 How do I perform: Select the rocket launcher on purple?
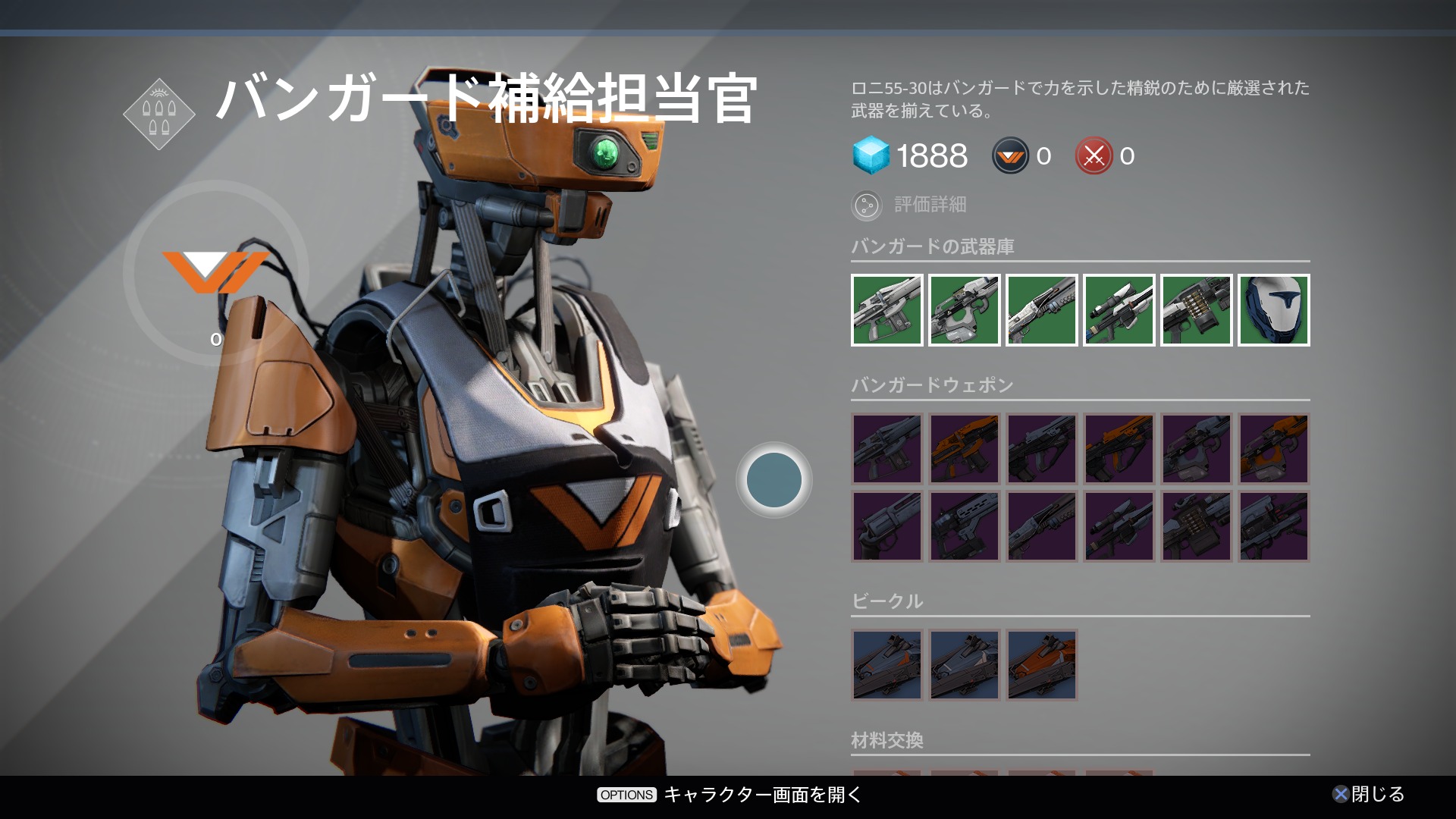1274,526
